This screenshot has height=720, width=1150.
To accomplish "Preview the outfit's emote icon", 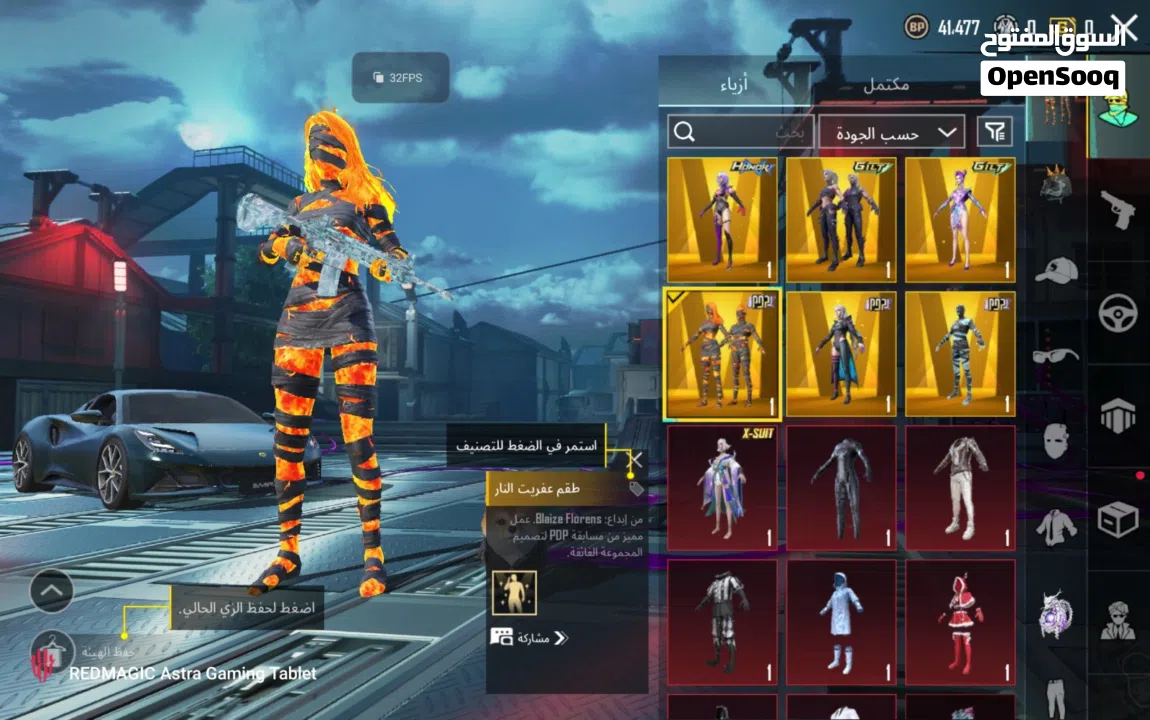I will point(514,593).
